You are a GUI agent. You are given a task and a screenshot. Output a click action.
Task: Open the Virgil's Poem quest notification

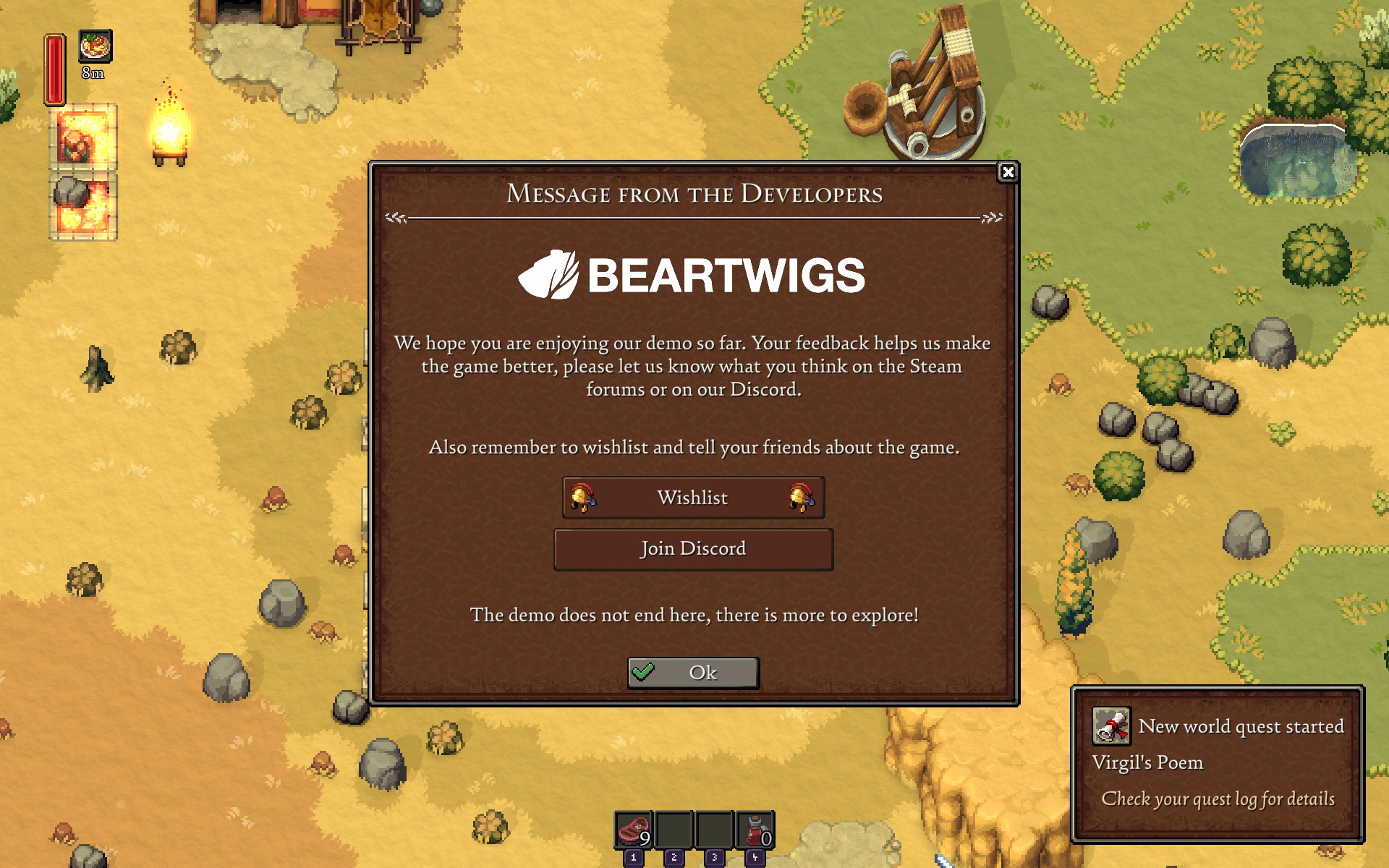tap(1218, 763)
